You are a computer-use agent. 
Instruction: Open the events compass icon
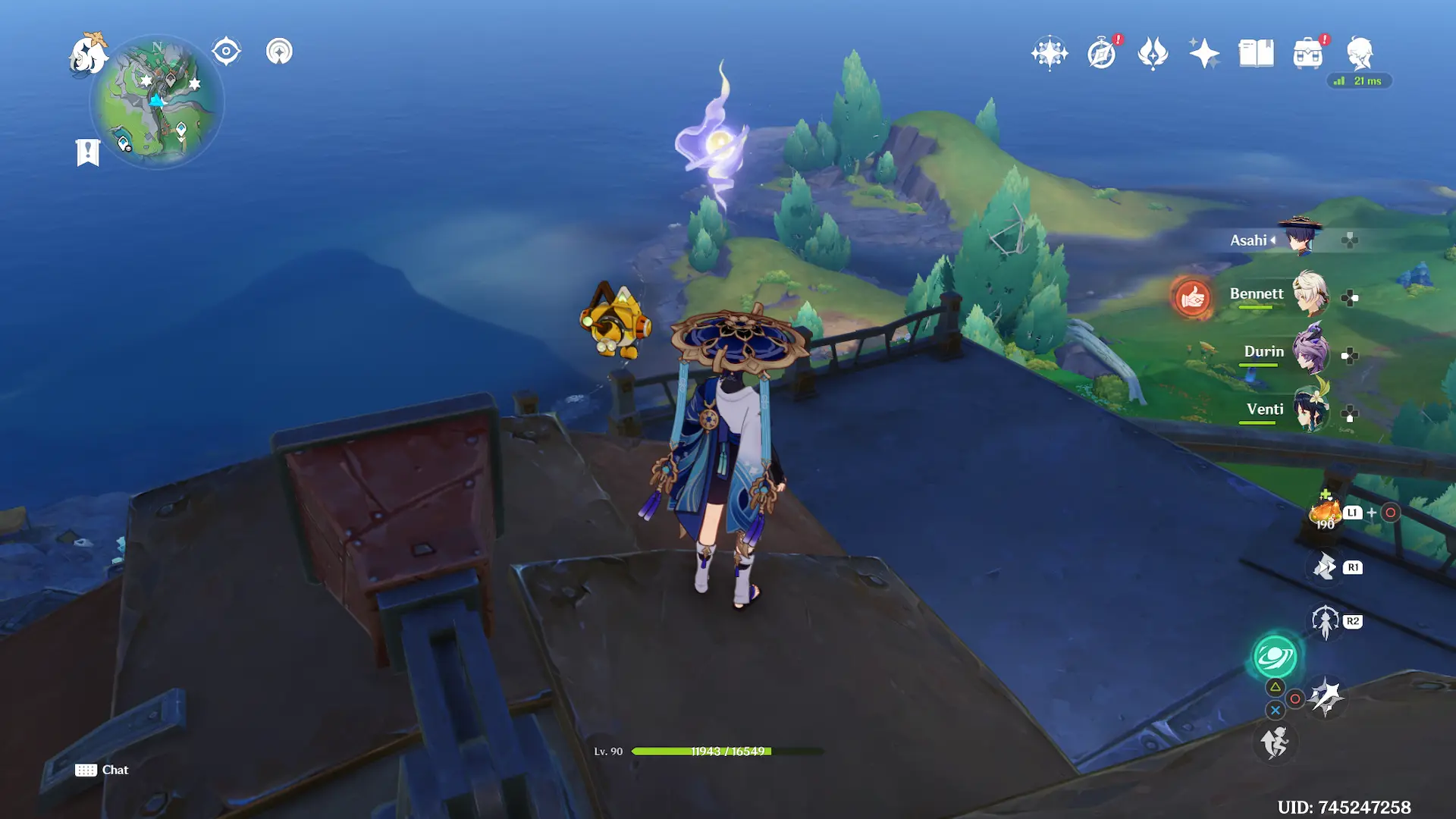(1101, 53)
